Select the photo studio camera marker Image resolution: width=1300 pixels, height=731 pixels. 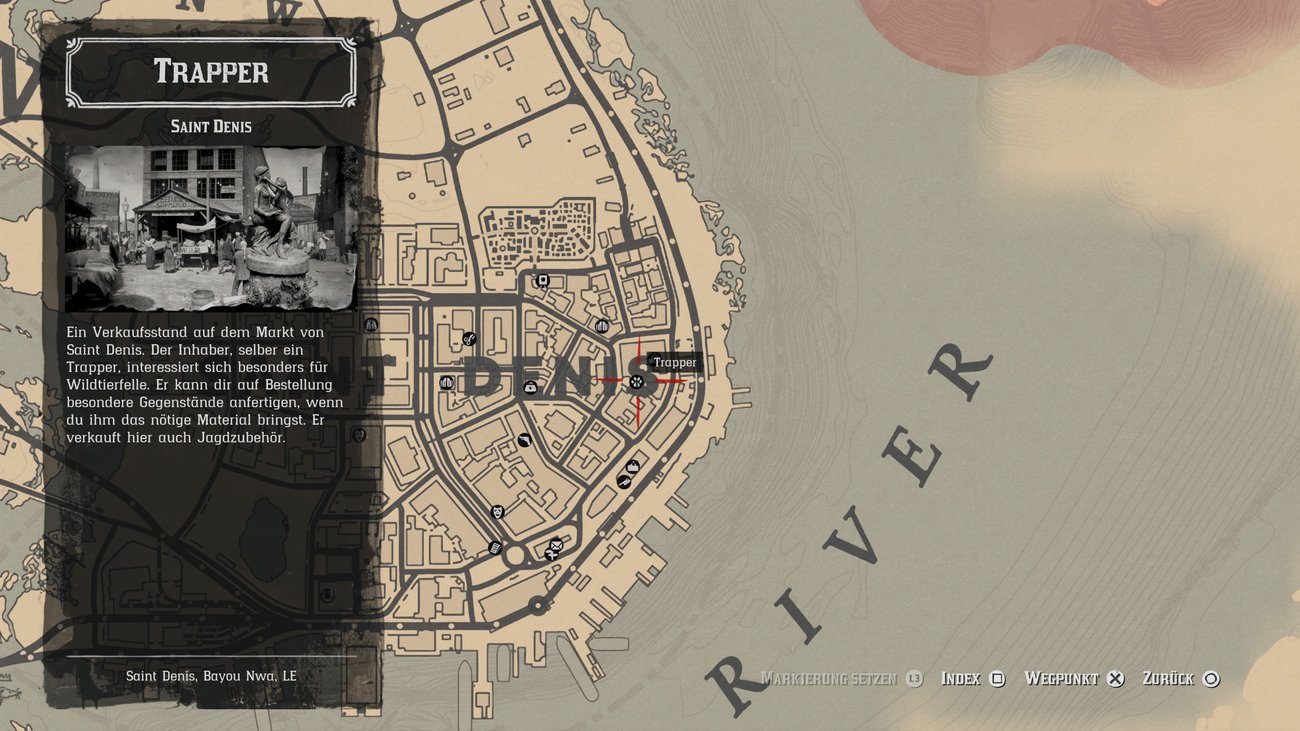543,281
